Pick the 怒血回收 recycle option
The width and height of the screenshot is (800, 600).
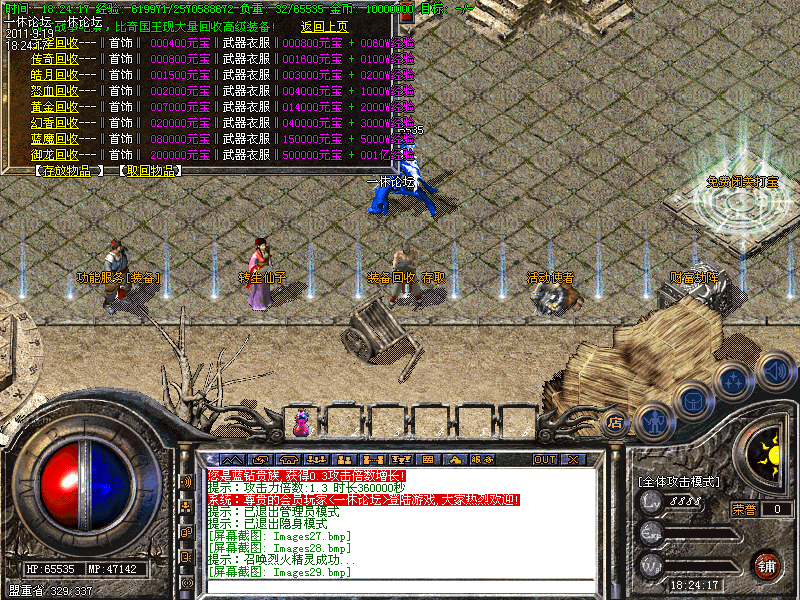point(55,91)
